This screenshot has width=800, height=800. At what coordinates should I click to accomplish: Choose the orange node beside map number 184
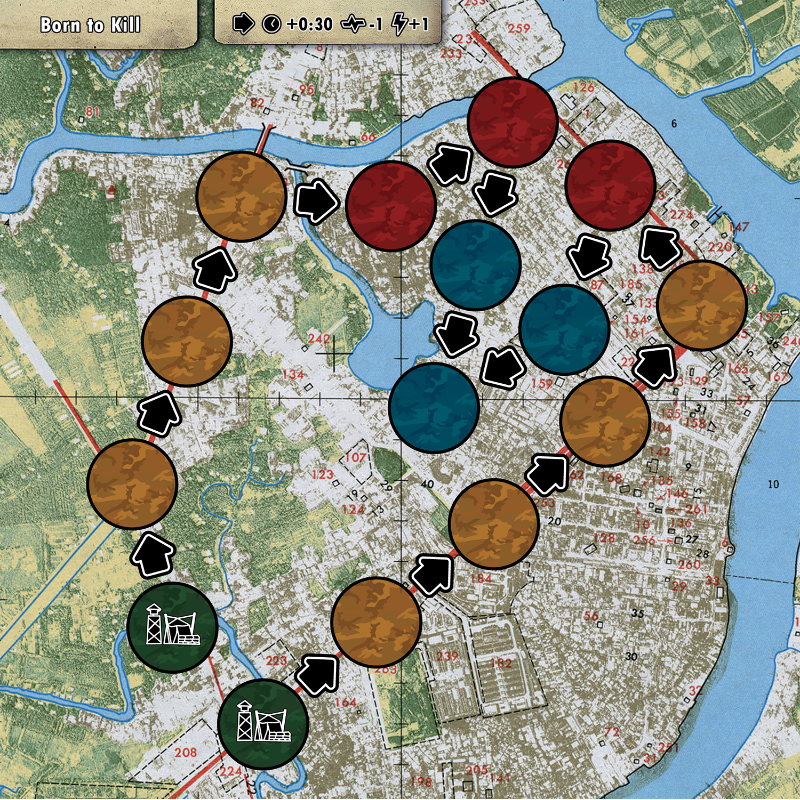(x=493, y=523)
